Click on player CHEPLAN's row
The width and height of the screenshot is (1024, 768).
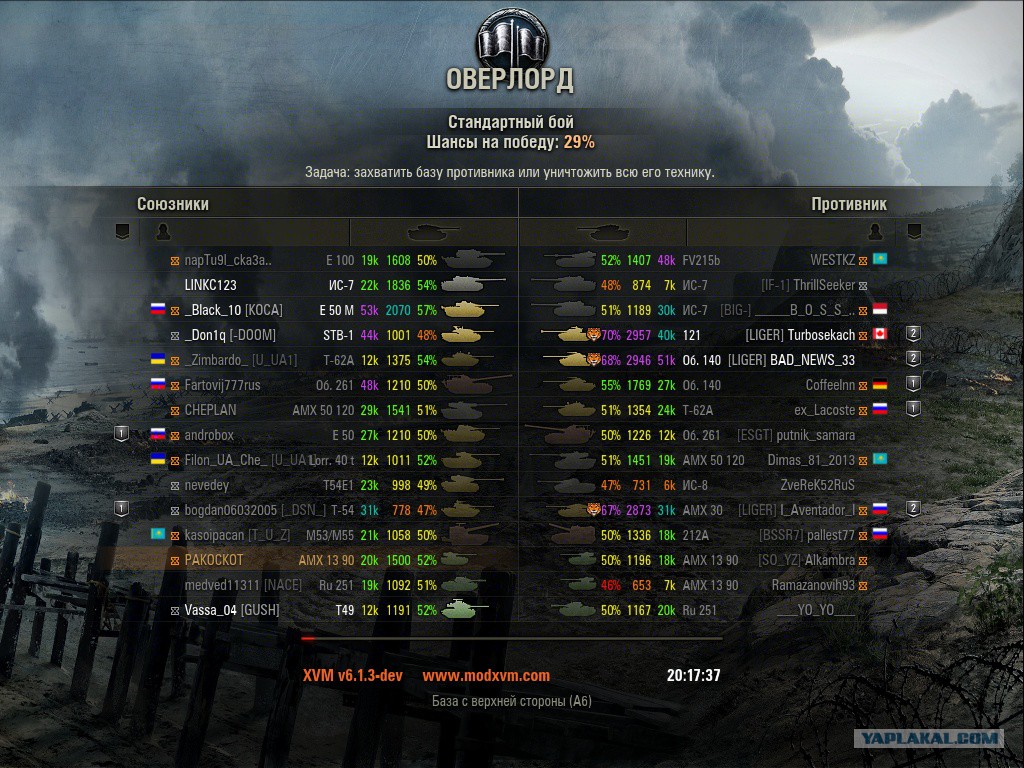tap(210, 410)
